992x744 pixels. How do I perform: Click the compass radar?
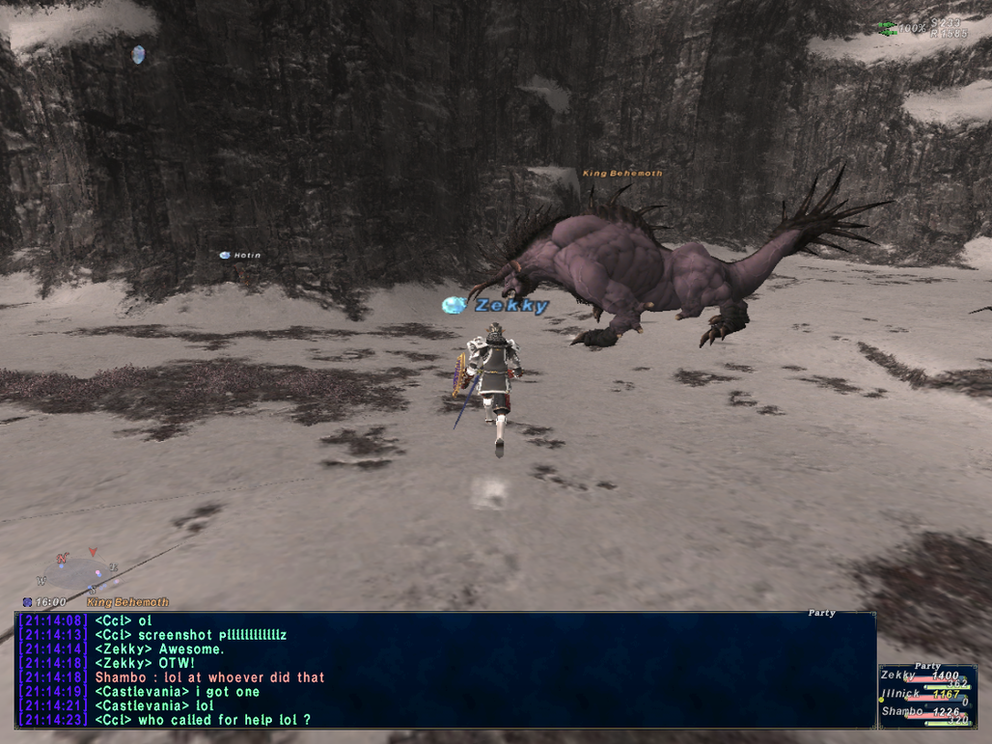pos(78,572)
